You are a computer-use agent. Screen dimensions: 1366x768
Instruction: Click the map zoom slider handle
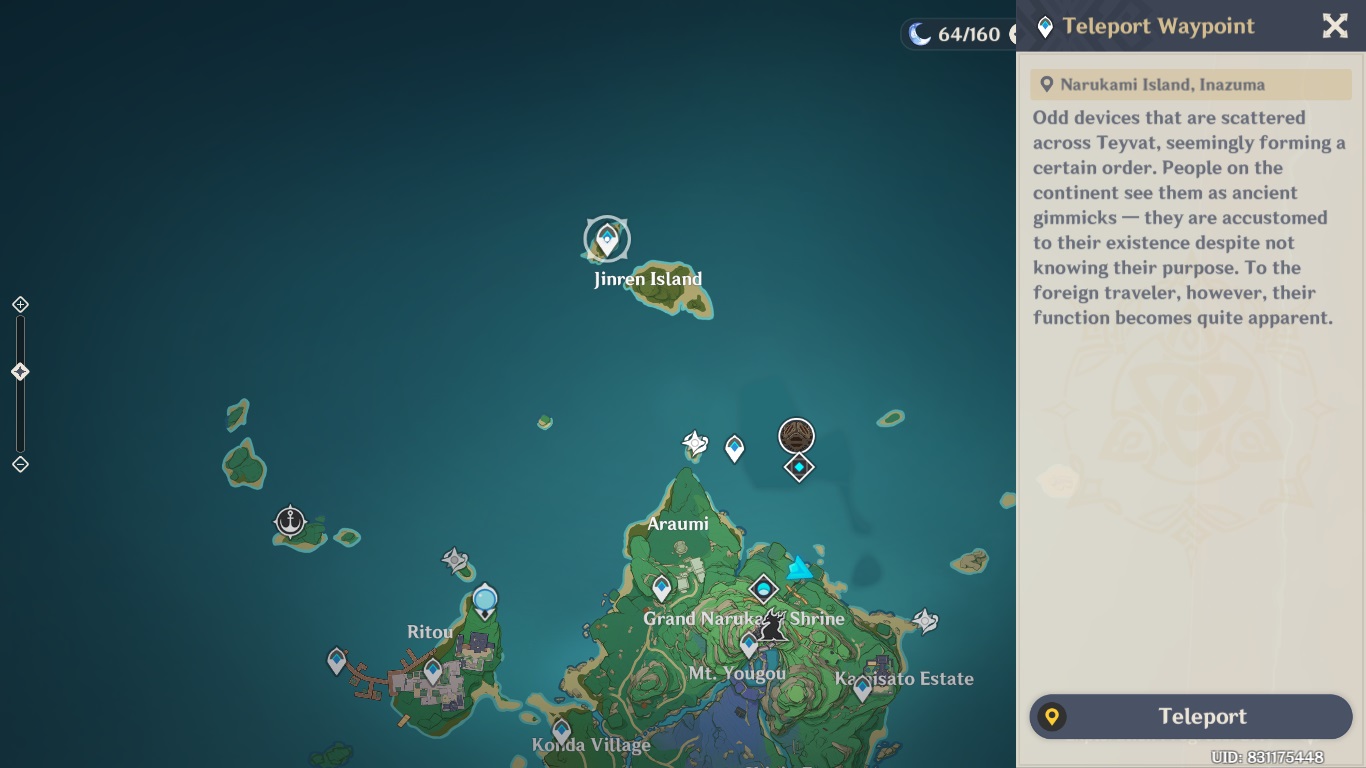[x=20, y=372]
